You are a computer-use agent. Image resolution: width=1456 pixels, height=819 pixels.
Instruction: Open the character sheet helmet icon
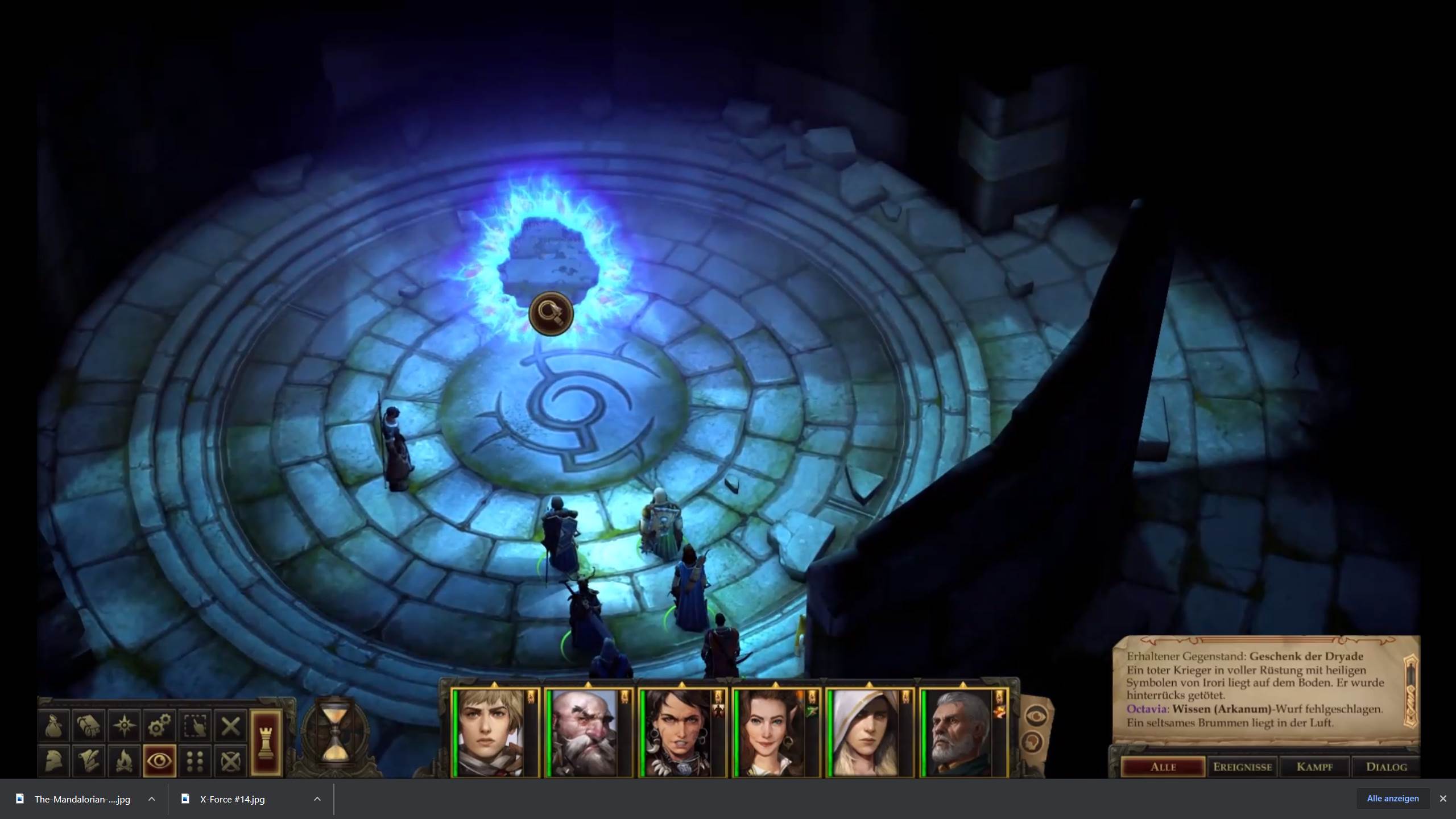click(x=53, y=761)
